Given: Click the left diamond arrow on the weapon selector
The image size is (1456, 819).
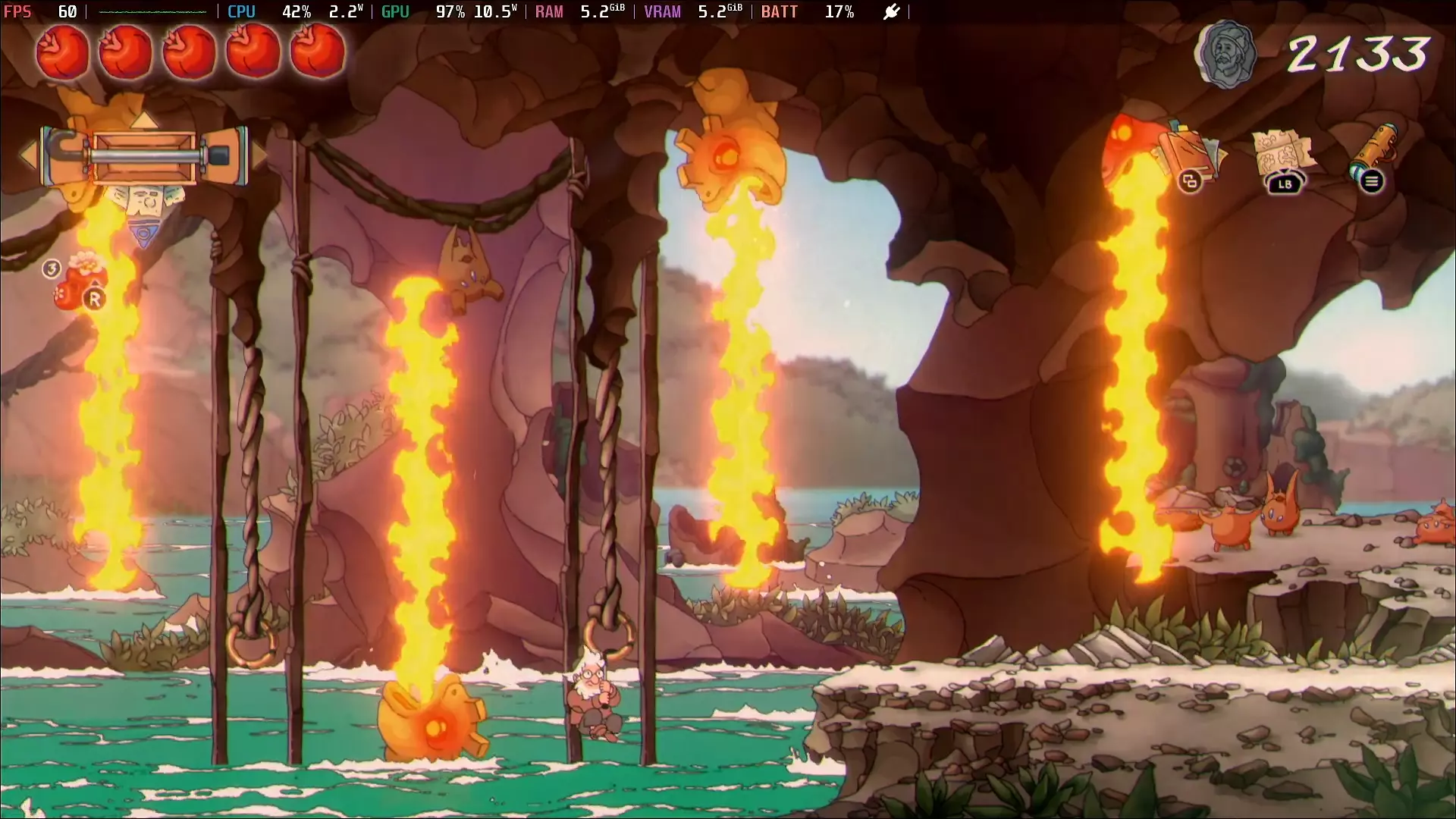Looking at the screenshot, I should click(27, 155).
